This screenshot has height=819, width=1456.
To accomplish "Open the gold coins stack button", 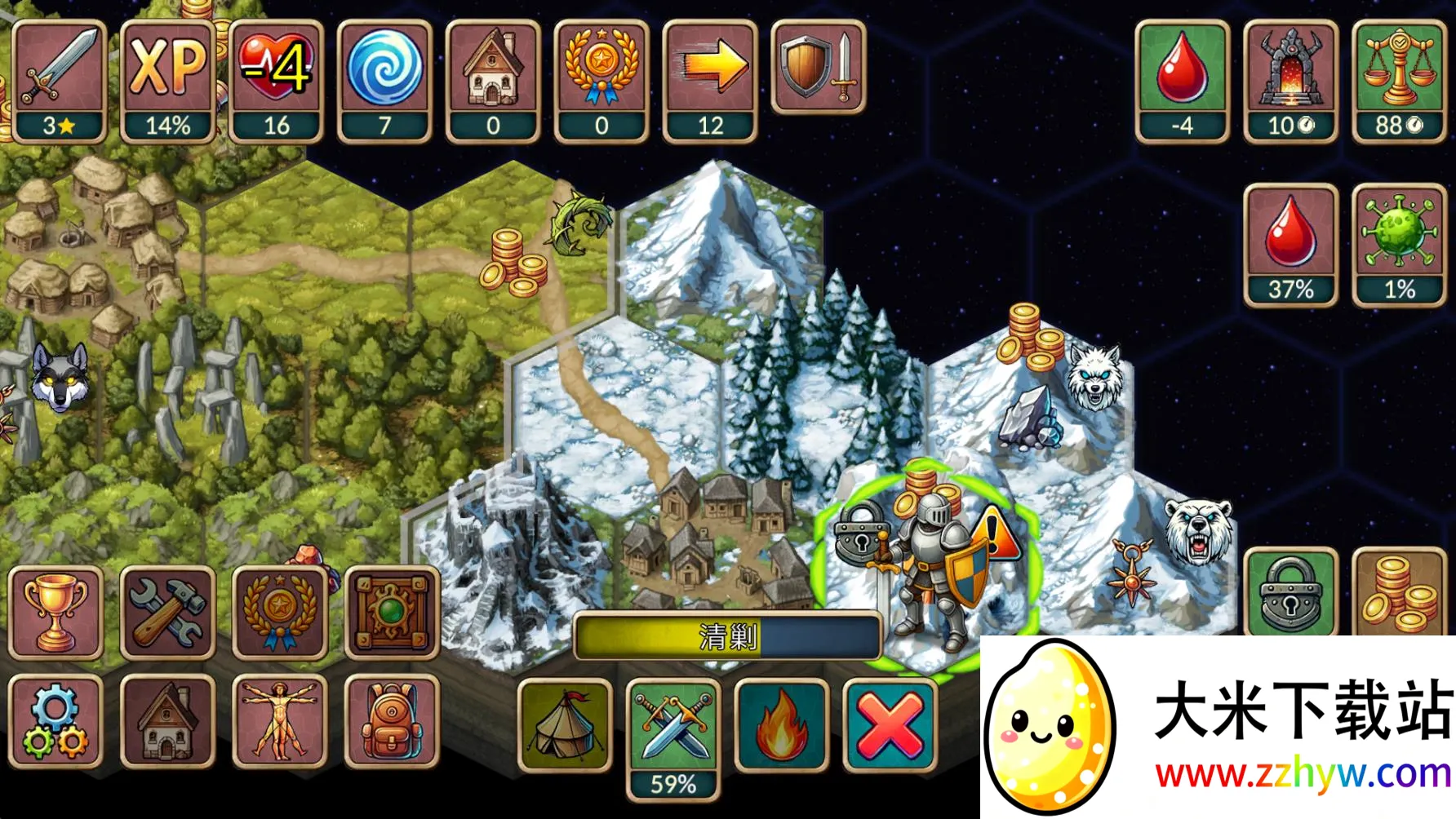I will 1399,593.
